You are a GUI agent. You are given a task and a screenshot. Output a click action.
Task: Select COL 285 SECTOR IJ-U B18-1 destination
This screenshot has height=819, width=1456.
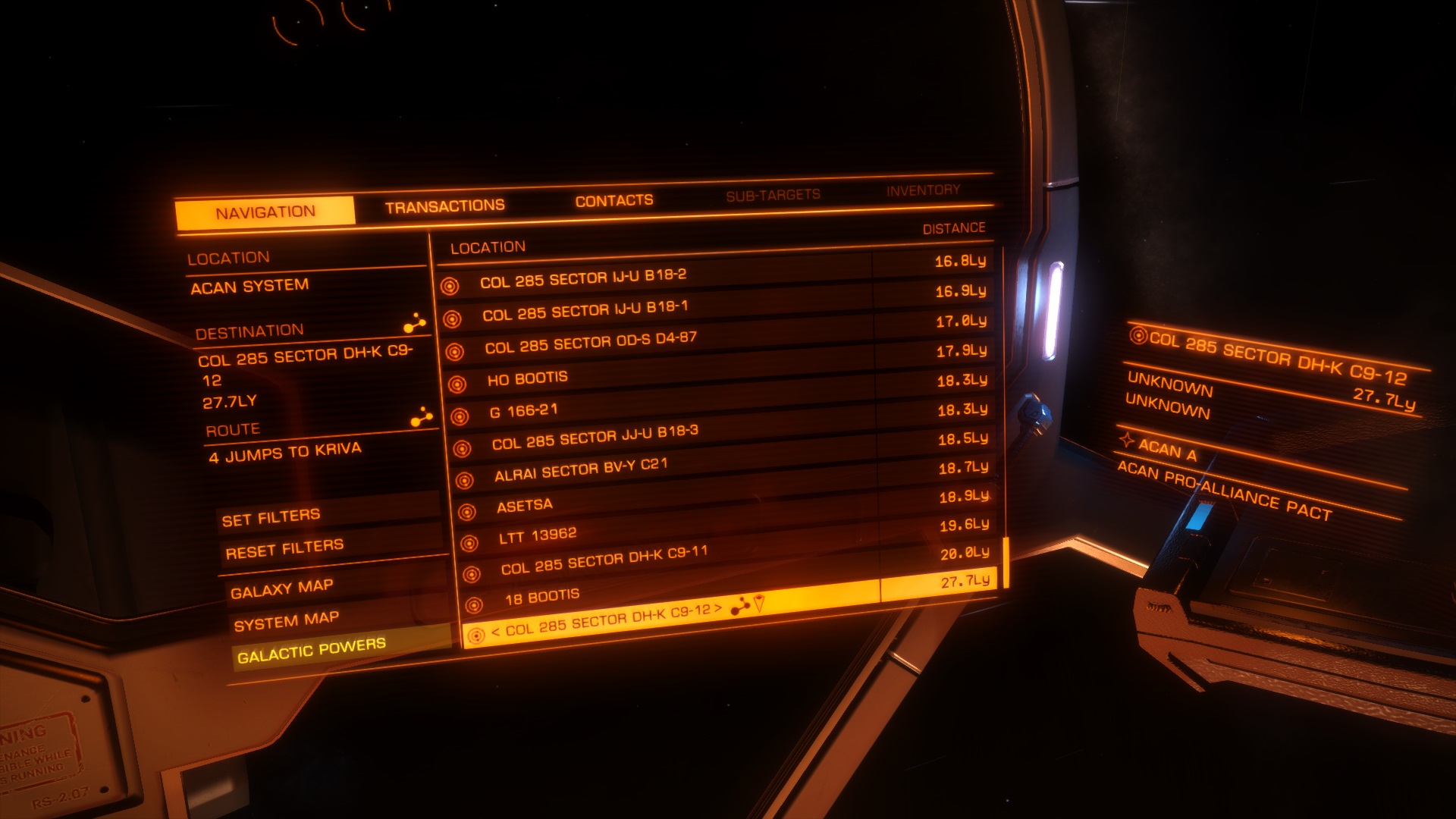click(585, 310)
